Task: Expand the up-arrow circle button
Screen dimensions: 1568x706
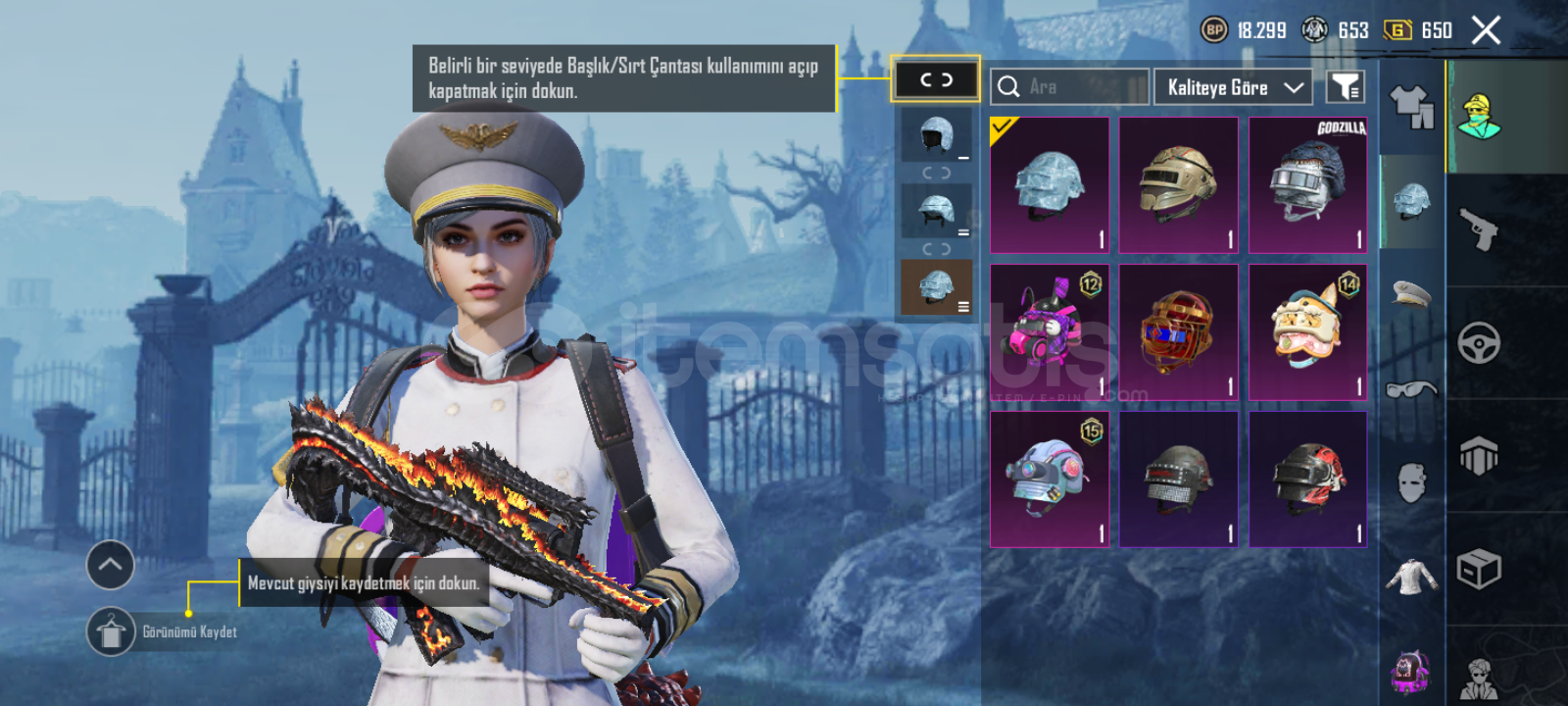Action: (x=110, y=565)
